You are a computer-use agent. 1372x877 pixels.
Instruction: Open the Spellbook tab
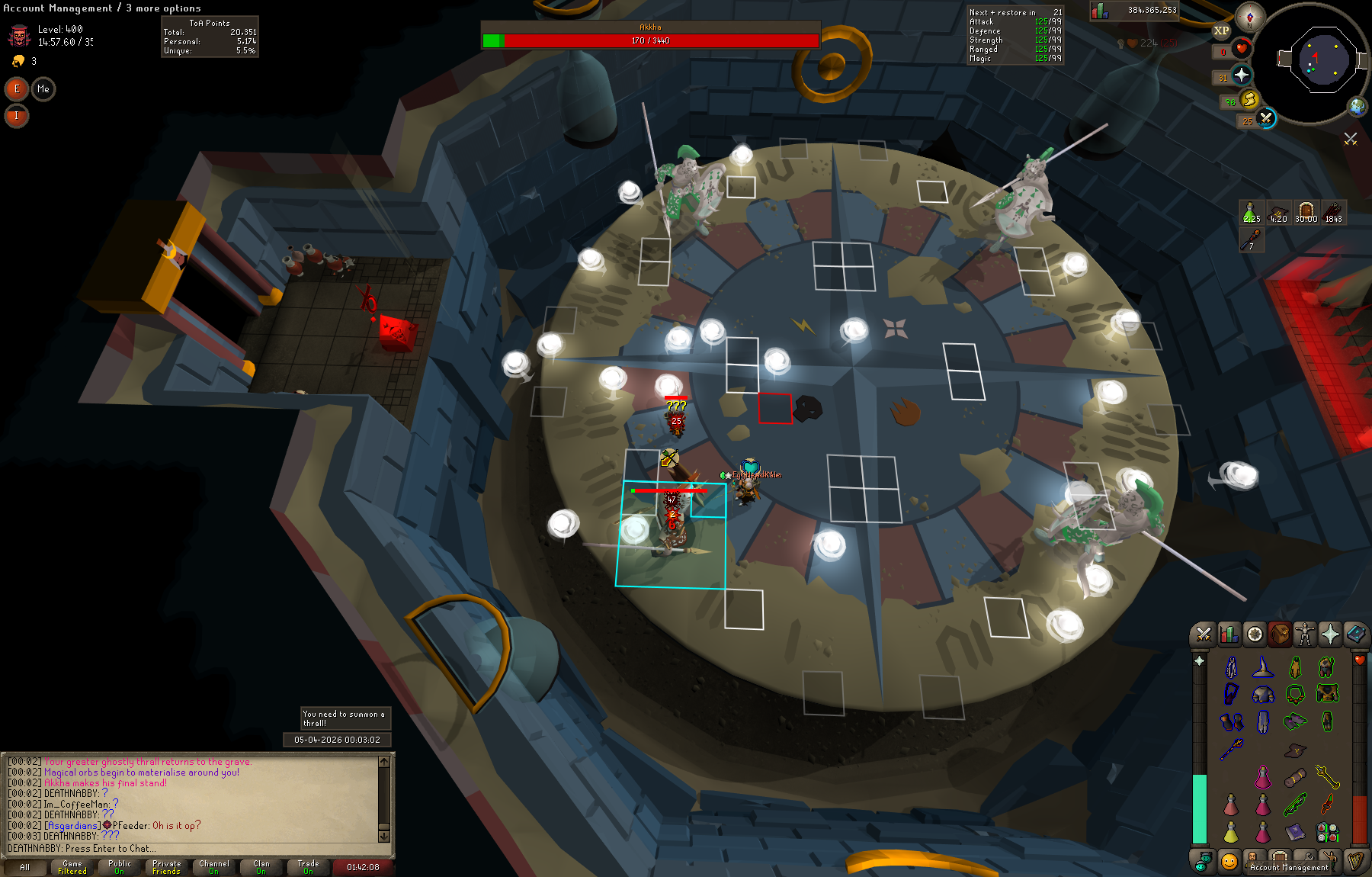1355,634
